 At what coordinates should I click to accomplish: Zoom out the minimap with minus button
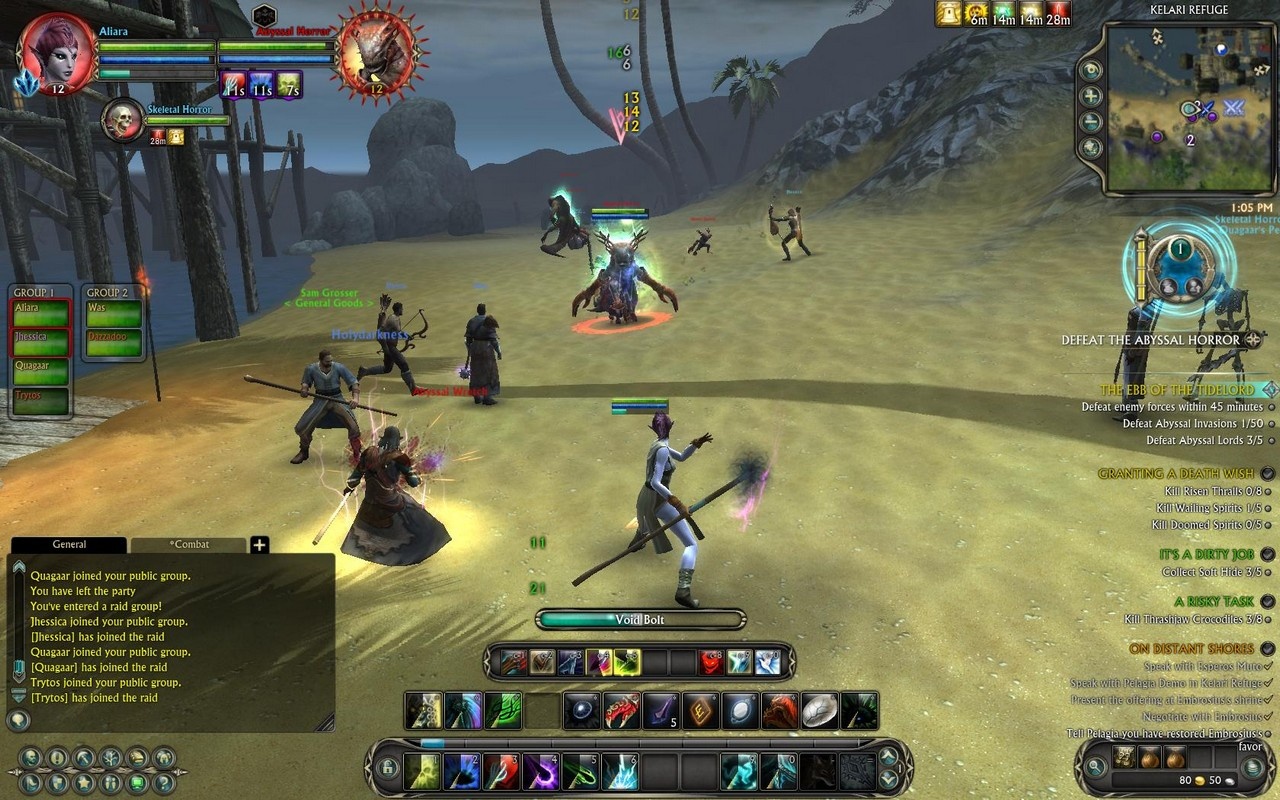point(1091,122)
